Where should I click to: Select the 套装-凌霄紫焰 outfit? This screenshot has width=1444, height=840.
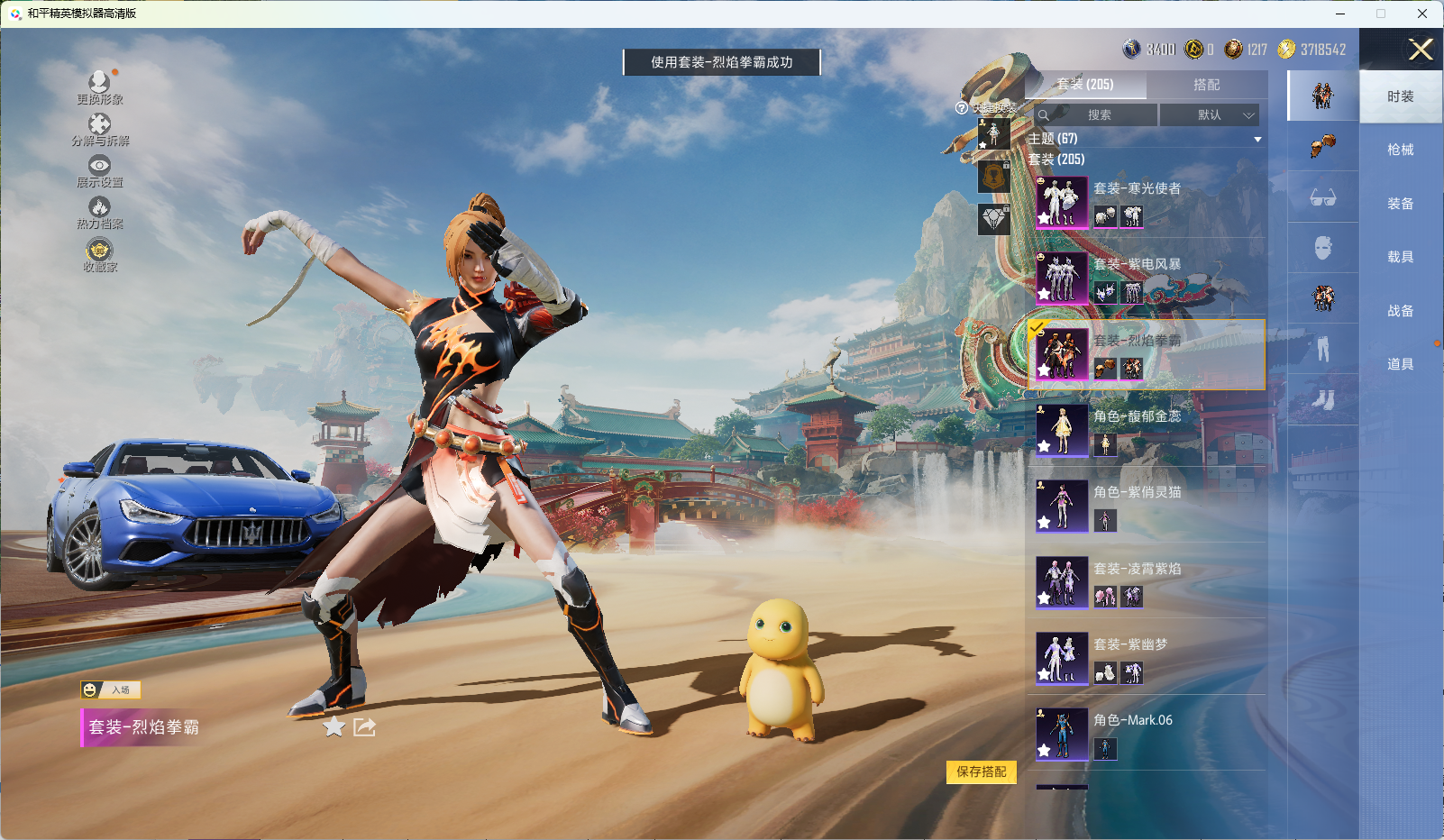click(x=1145, y=581)
